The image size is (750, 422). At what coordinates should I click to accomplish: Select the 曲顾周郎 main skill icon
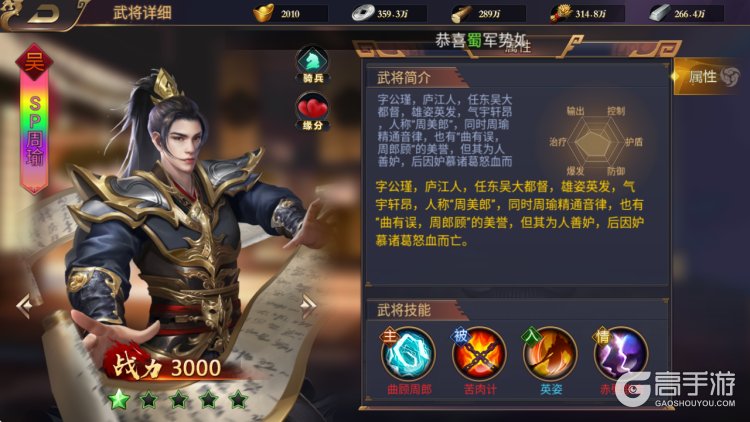tap(408, 353)
